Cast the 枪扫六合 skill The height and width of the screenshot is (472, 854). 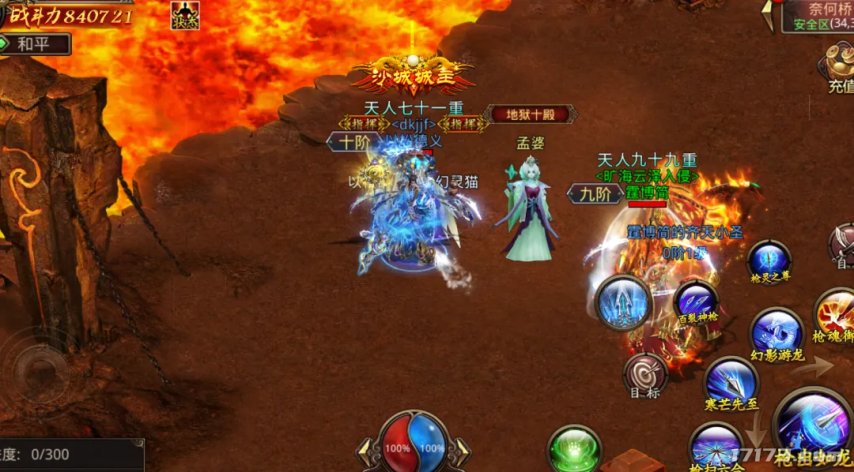click(716, 445)
